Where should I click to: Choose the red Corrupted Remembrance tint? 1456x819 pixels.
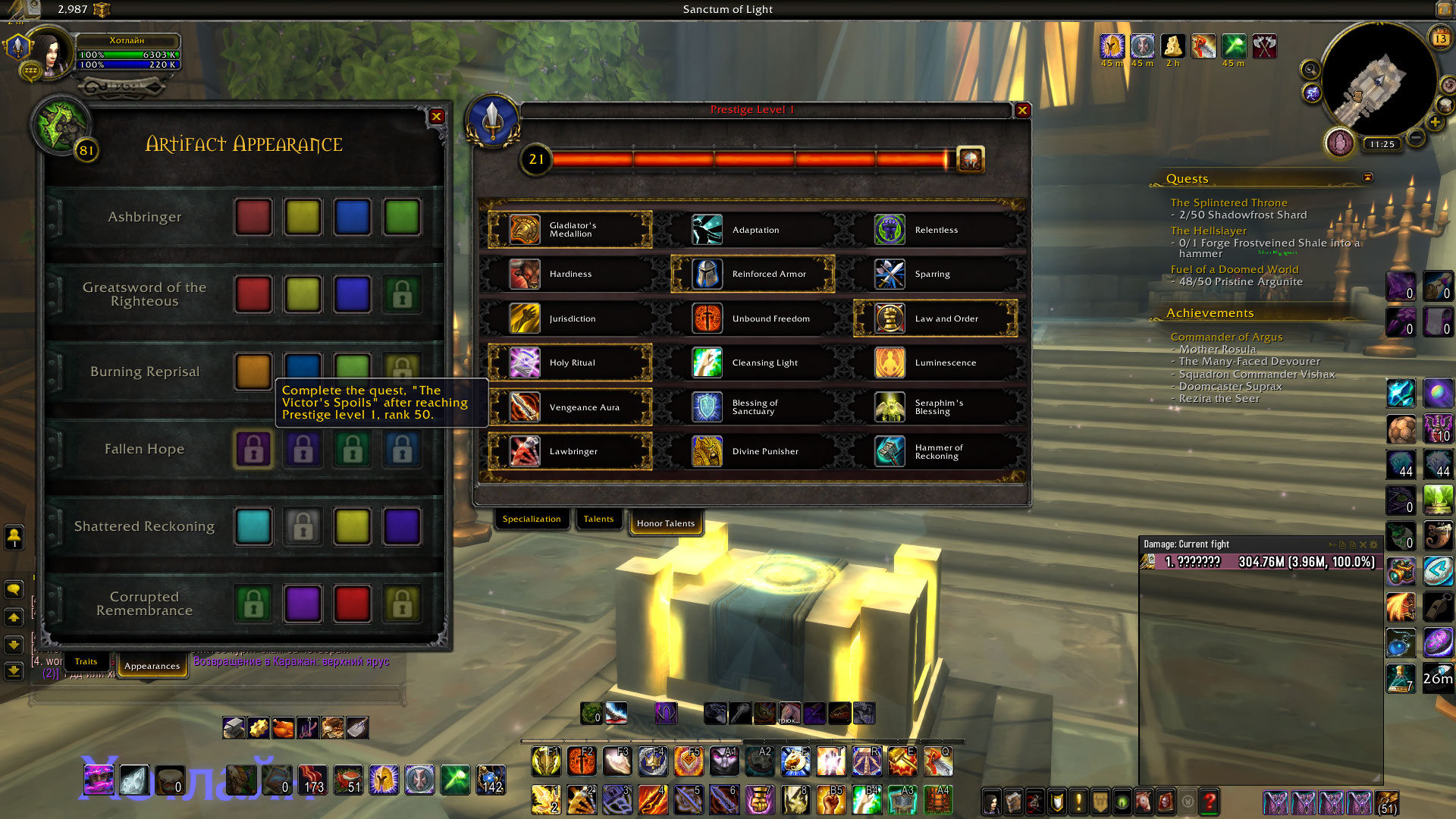point(352,604)
